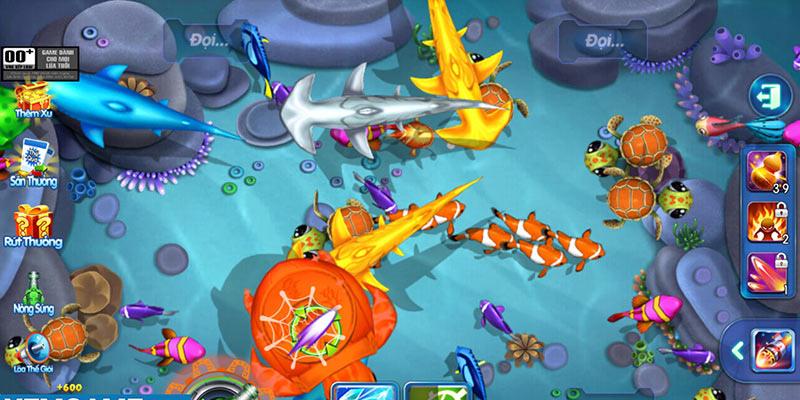Use the locked fire rage skill
This screenshot has height=400, width=800.
coord(765,223)
